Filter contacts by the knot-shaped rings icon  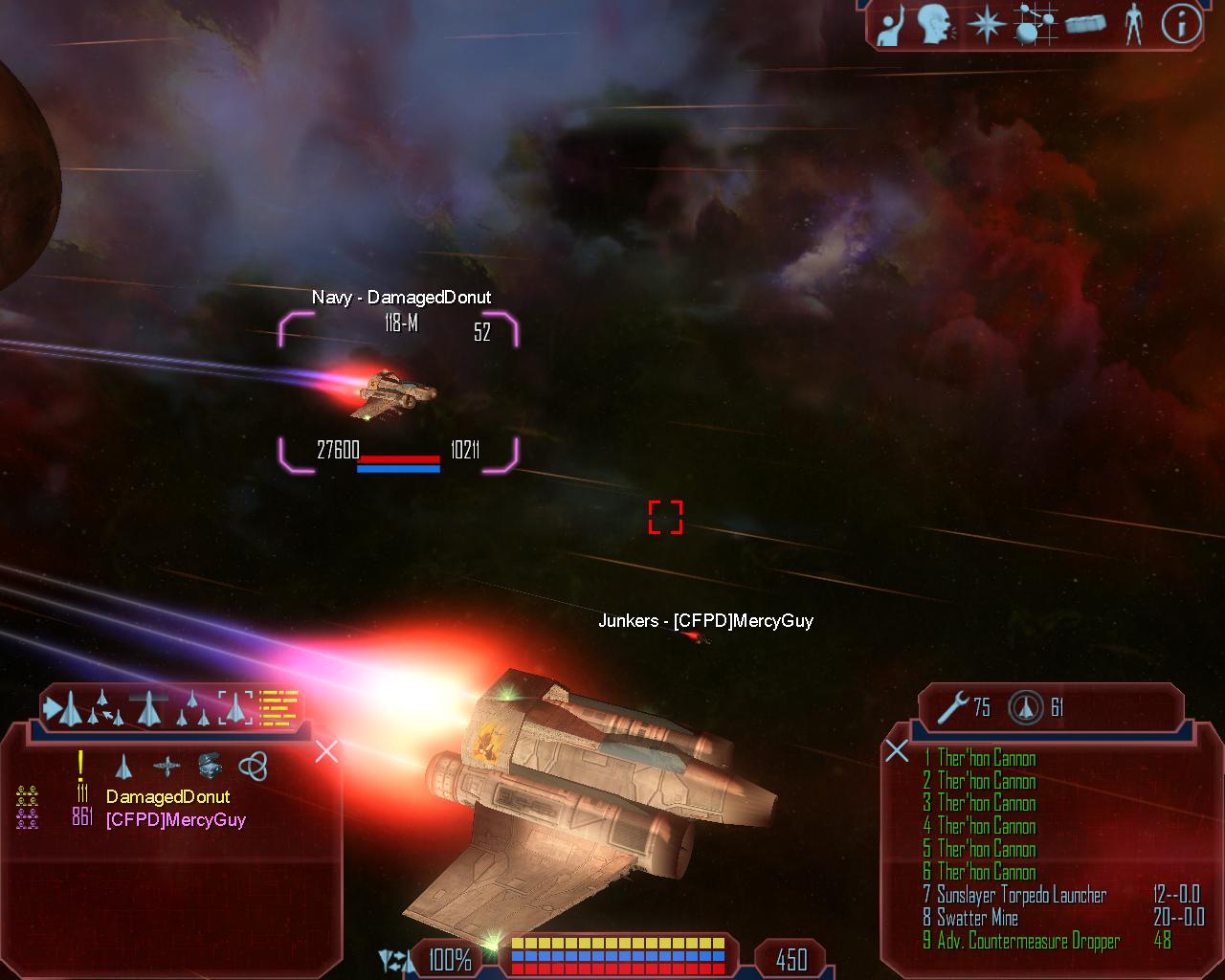point(253,766)
